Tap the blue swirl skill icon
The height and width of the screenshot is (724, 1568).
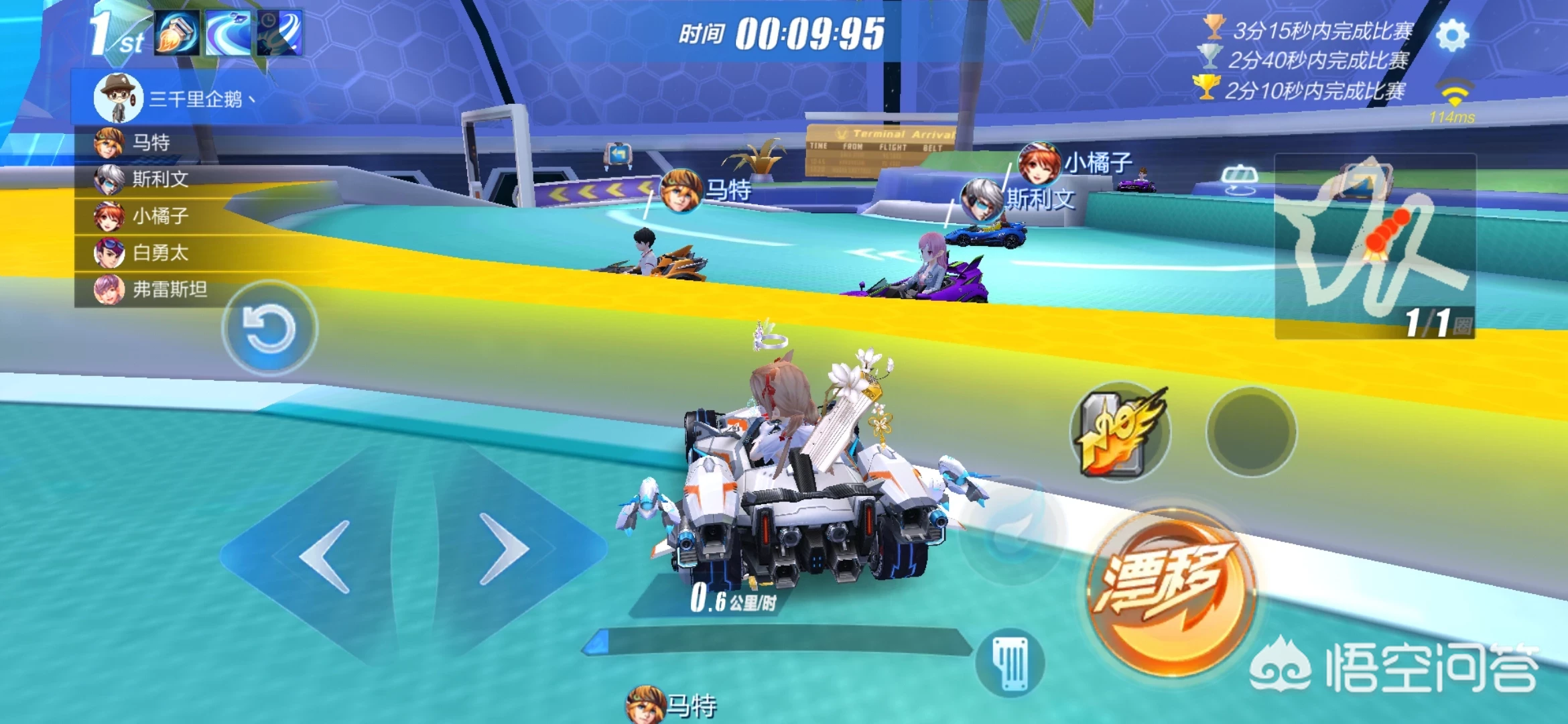click(228, 33)
